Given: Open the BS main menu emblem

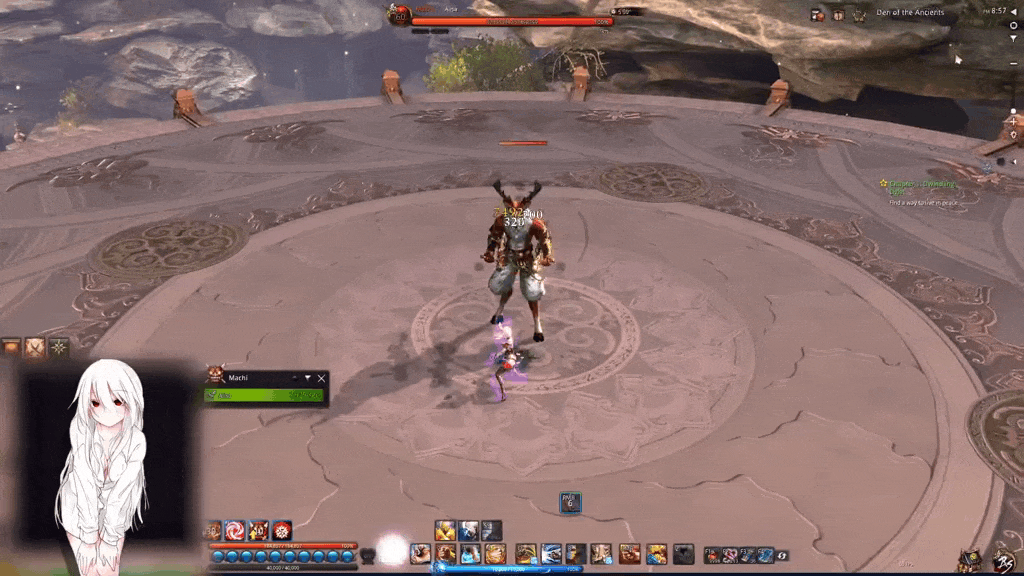Looking at the screenshot, I should click(1003, 561).
